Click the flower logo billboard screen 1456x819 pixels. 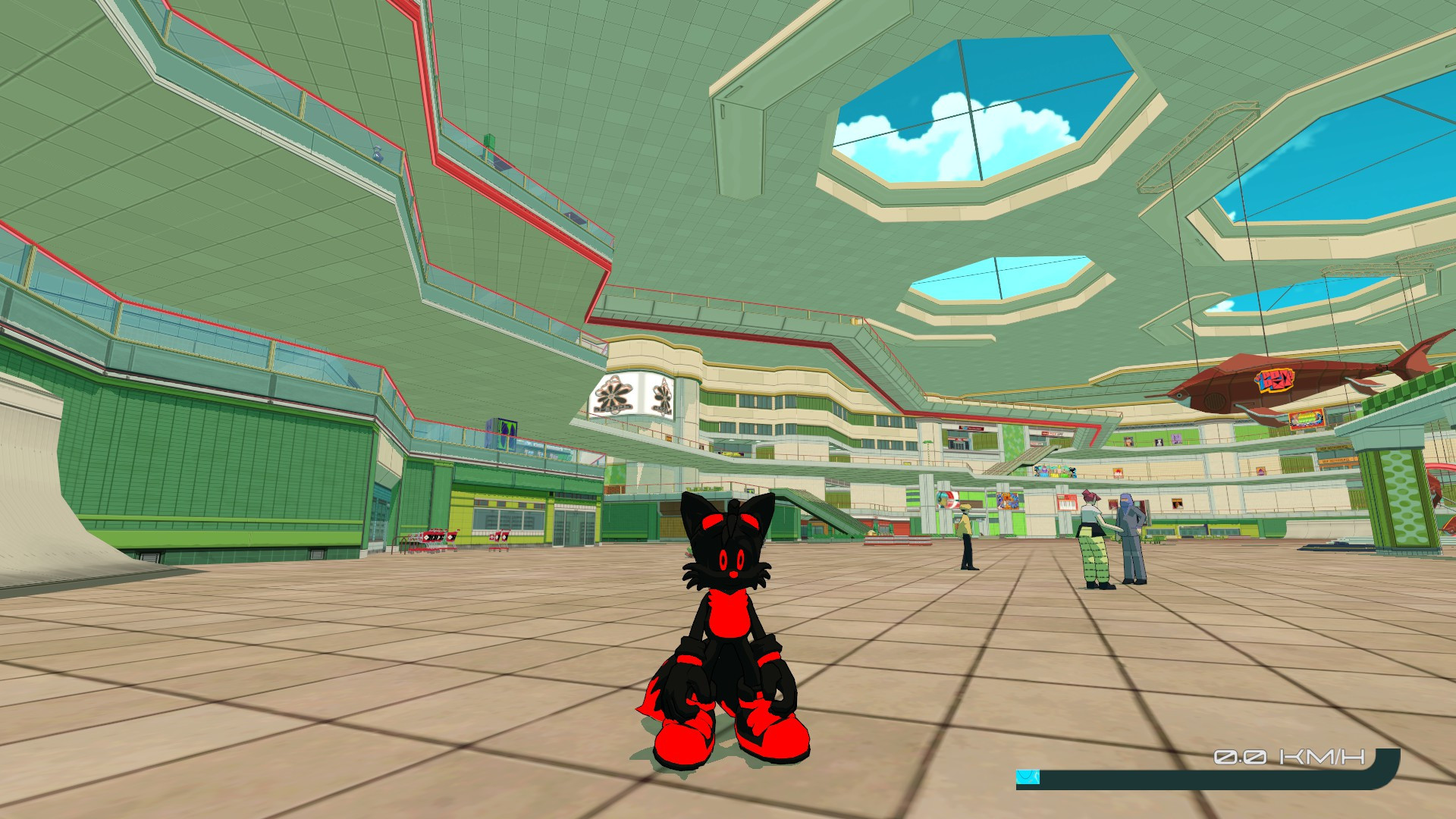tap(633, 396)
